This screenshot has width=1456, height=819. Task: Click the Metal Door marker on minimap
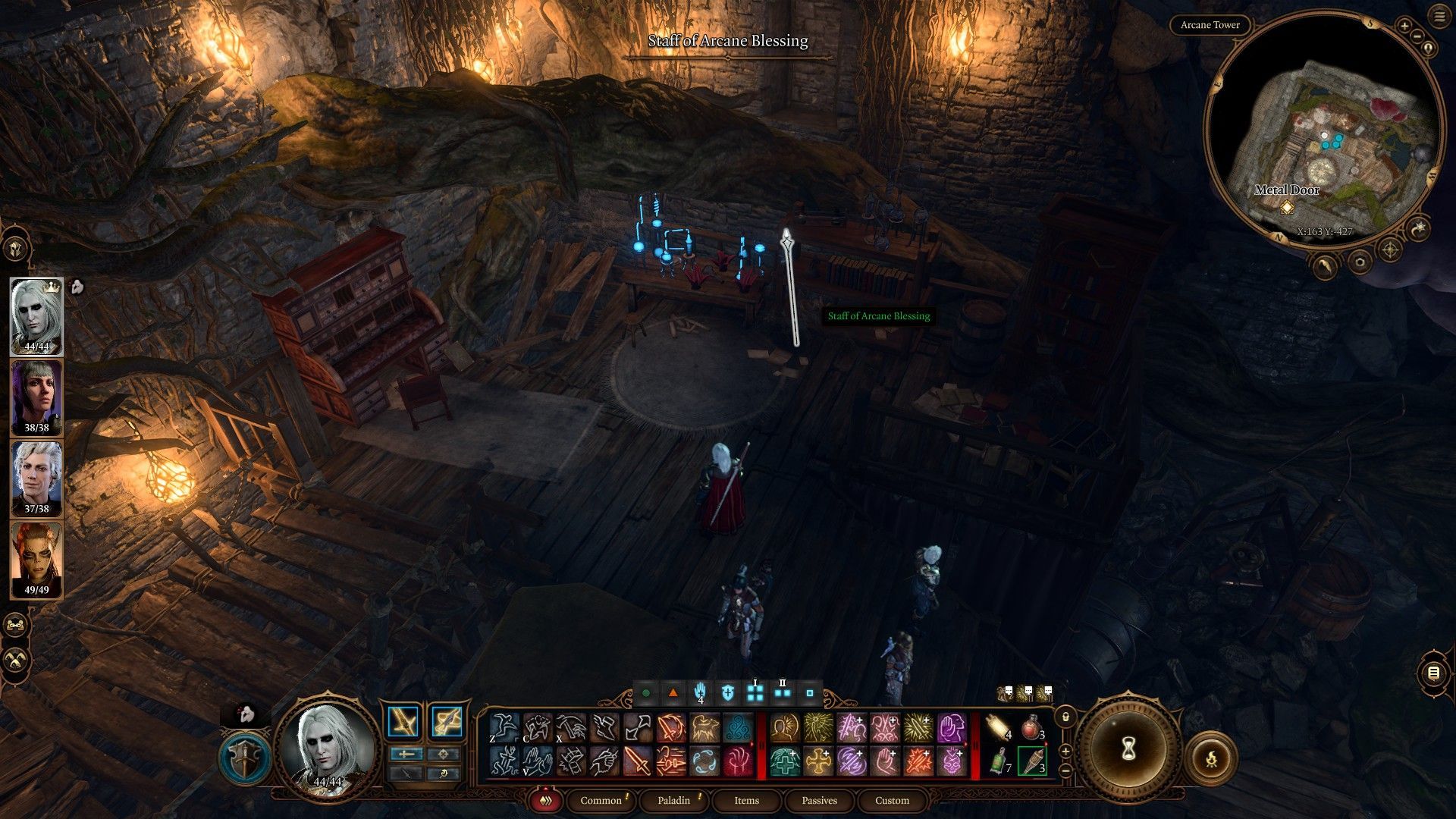(1286, 207)
